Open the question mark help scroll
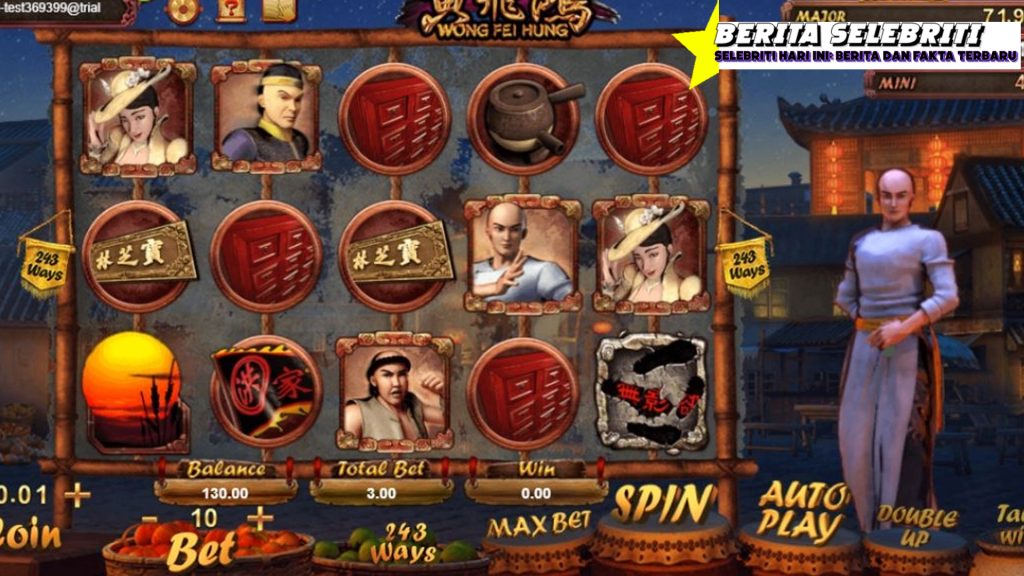Image resolution: width=1024 pixels, height=576 pixels. (229, 9)
